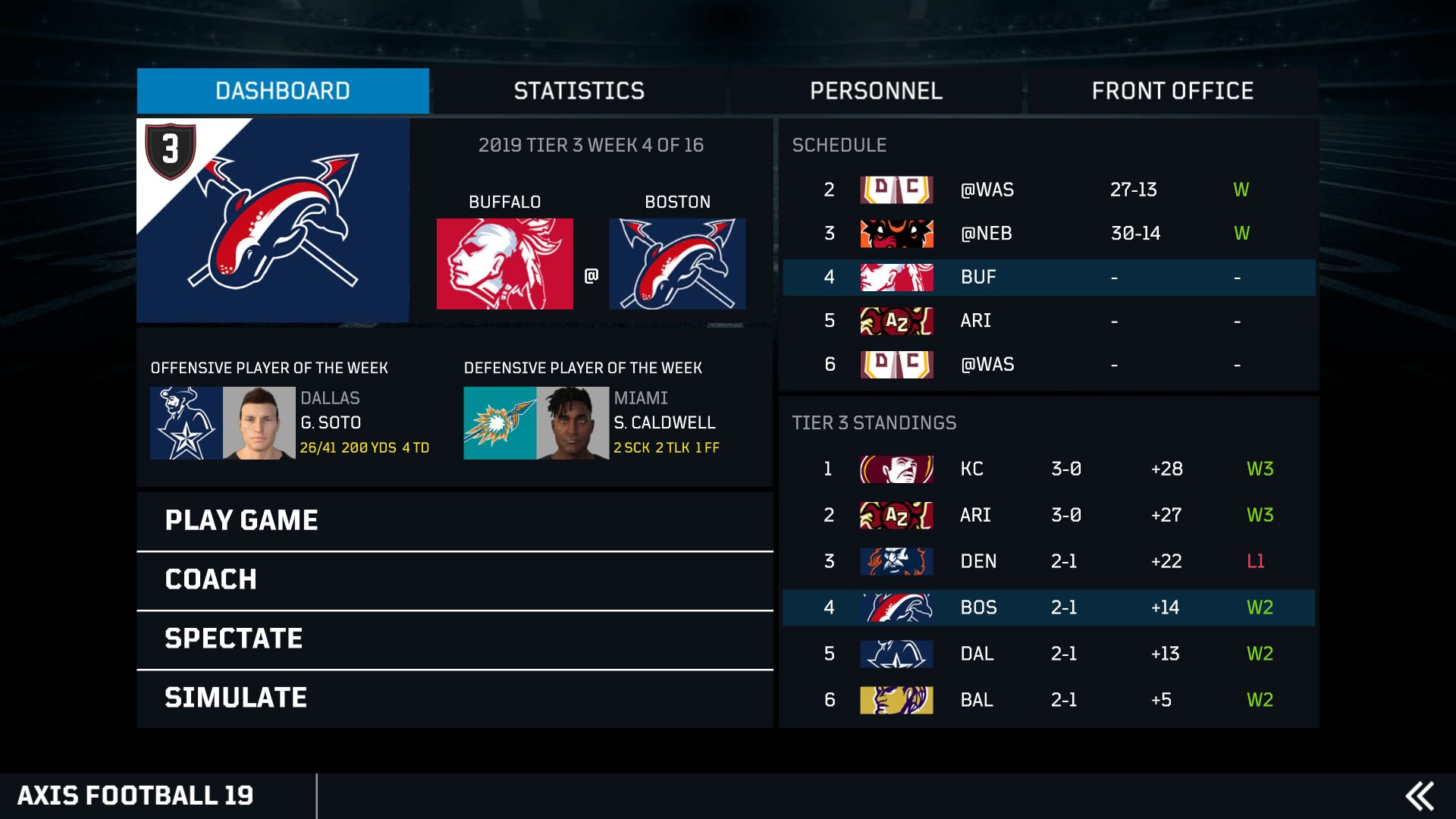Switch to the Statistics tab
This screenshot has width=1456, height=819.
pyautogui.click(x=579, y=91)
